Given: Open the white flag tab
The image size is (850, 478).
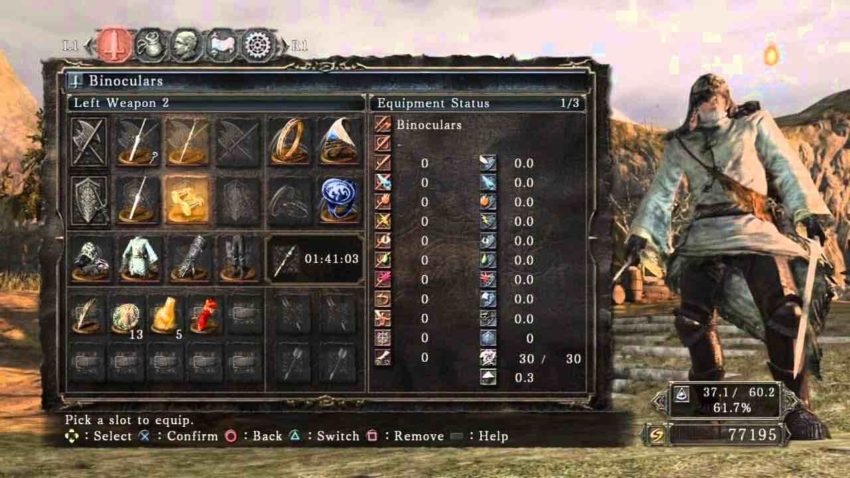Looking at the screenshot, I should click(x=222, y=44).
